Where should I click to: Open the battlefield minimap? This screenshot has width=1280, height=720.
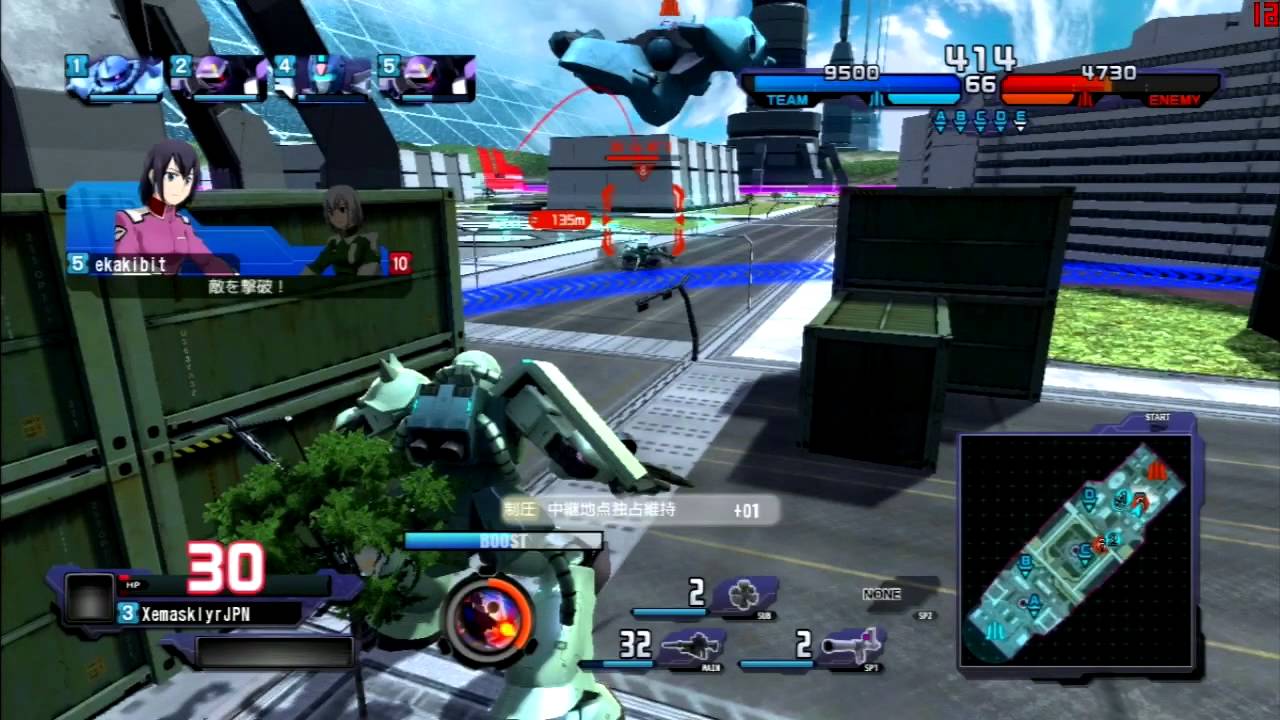1077,551
